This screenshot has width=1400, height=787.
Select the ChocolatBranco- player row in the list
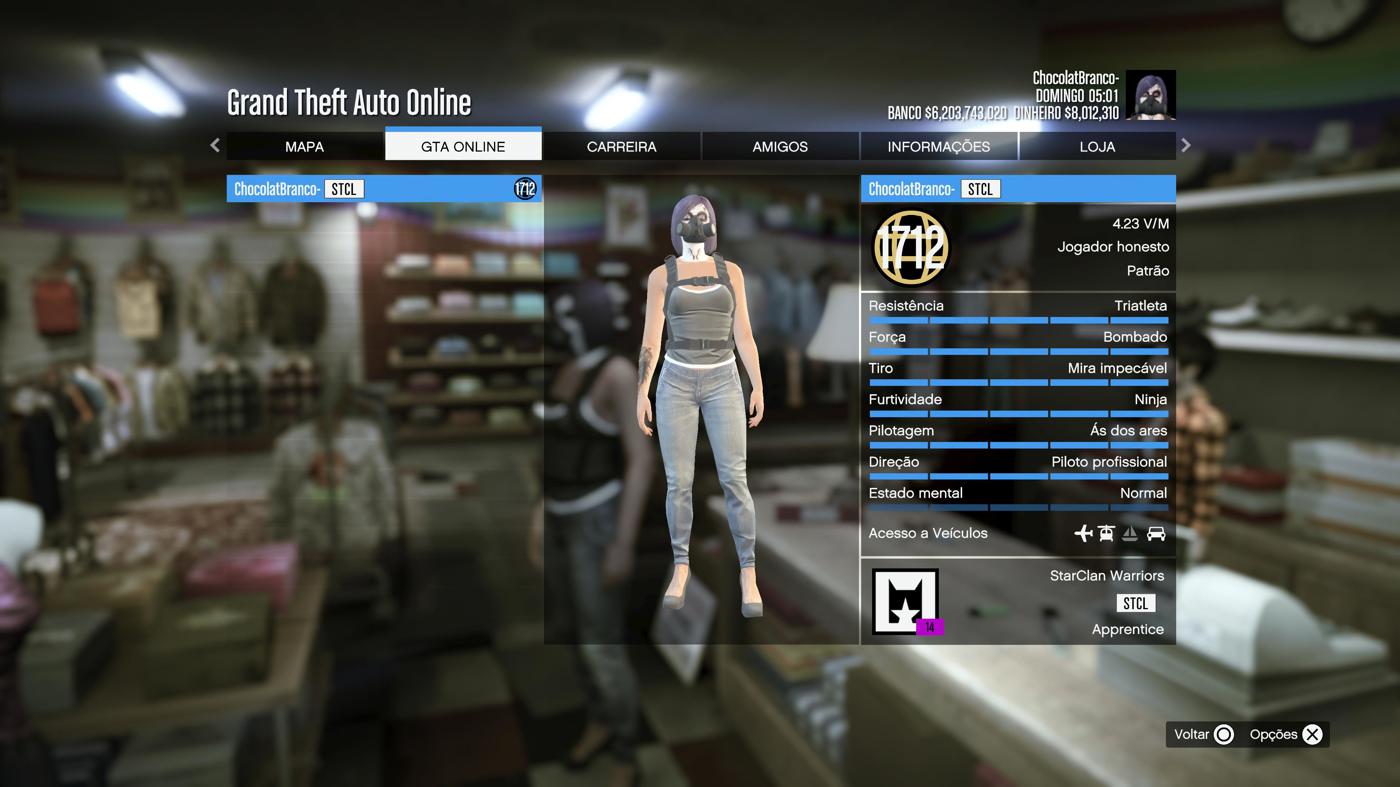384,189
